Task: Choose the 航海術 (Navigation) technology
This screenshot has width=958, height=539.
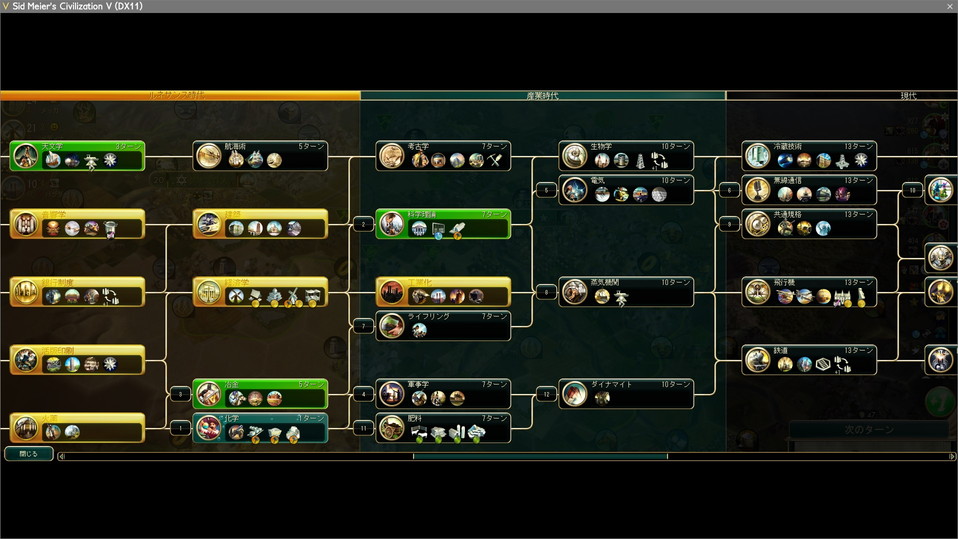Action: (x=260, y=155)
